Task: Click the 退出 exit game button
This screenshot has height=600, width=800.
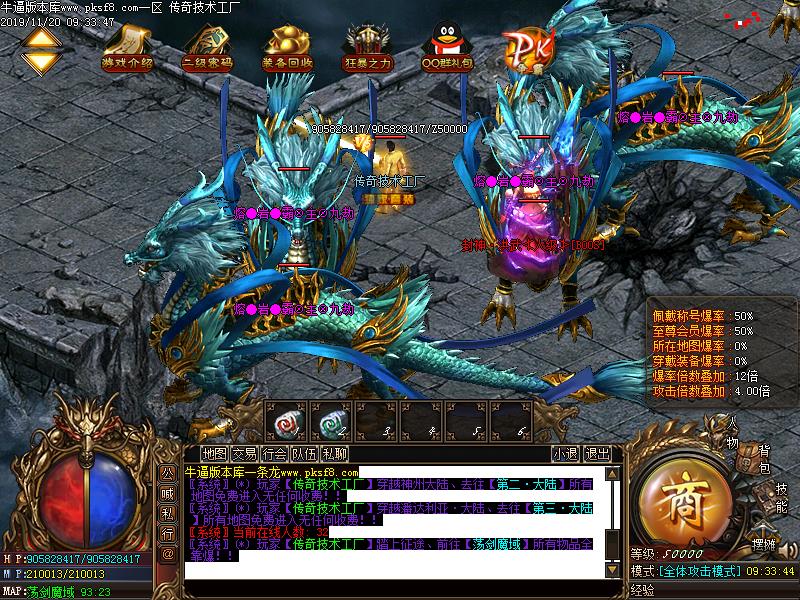Action: tap(597, 453)
